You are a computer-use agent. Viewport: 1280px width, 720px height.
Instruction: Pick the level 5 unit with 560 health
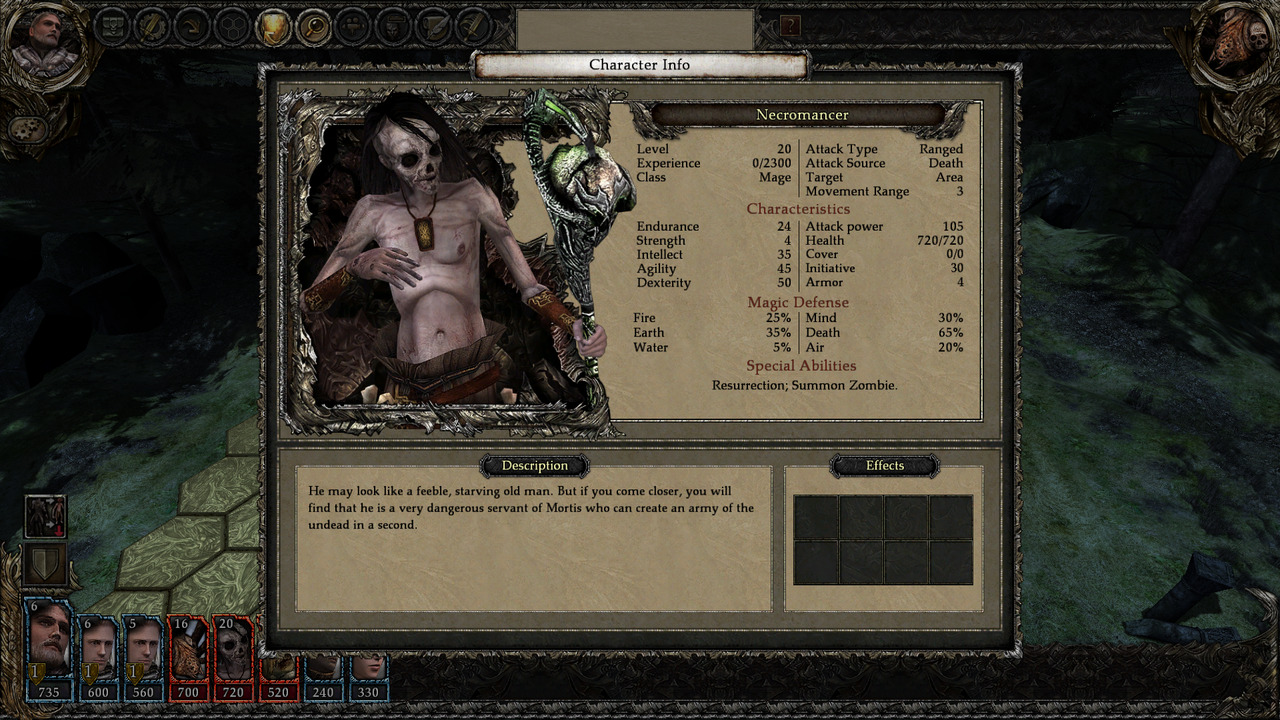[143, 648]
